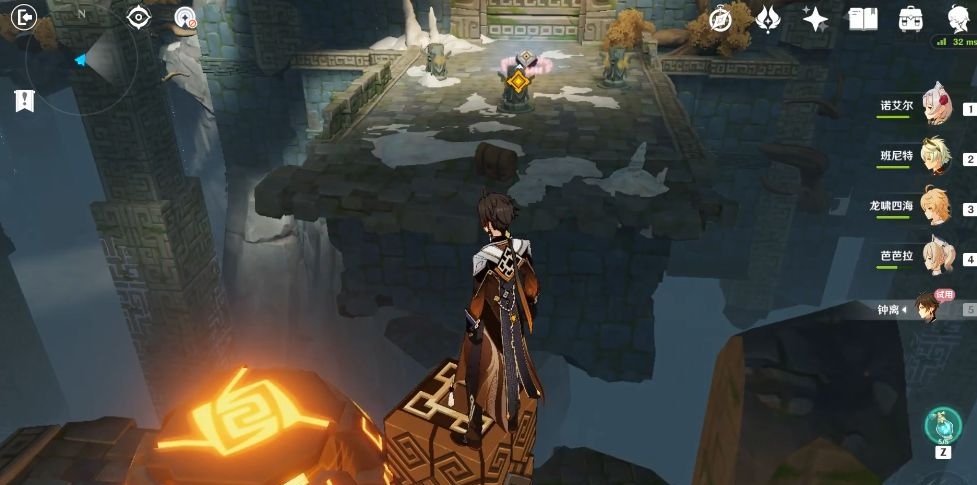Switch to party member 芭芭拉
This screenshot has height=485, width=977.
pyautogui.click(x=934, y=256)
